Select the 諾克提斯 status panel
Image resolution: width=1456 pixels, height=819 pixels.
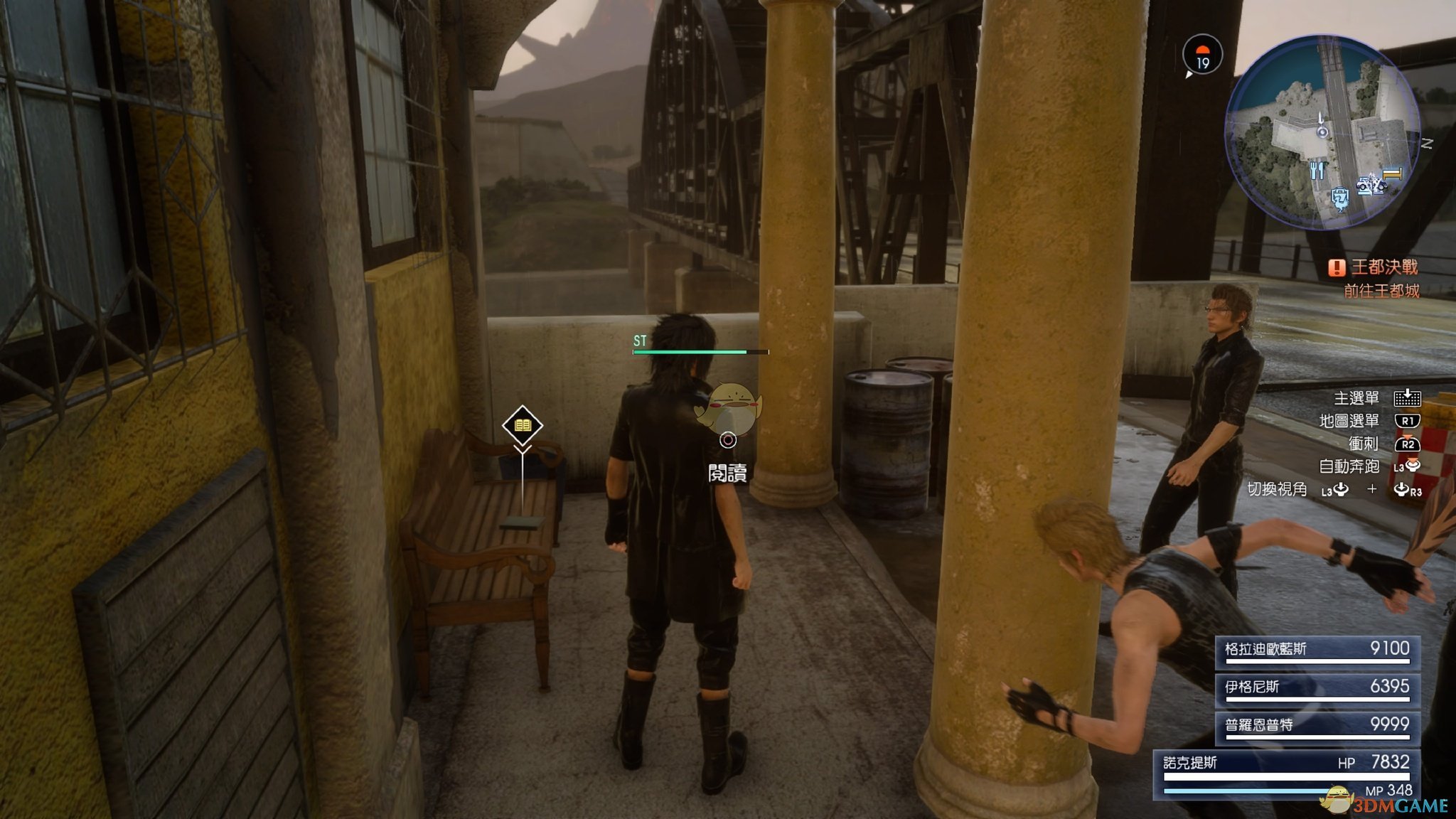pyautogui.click(x=1287, y=773)
